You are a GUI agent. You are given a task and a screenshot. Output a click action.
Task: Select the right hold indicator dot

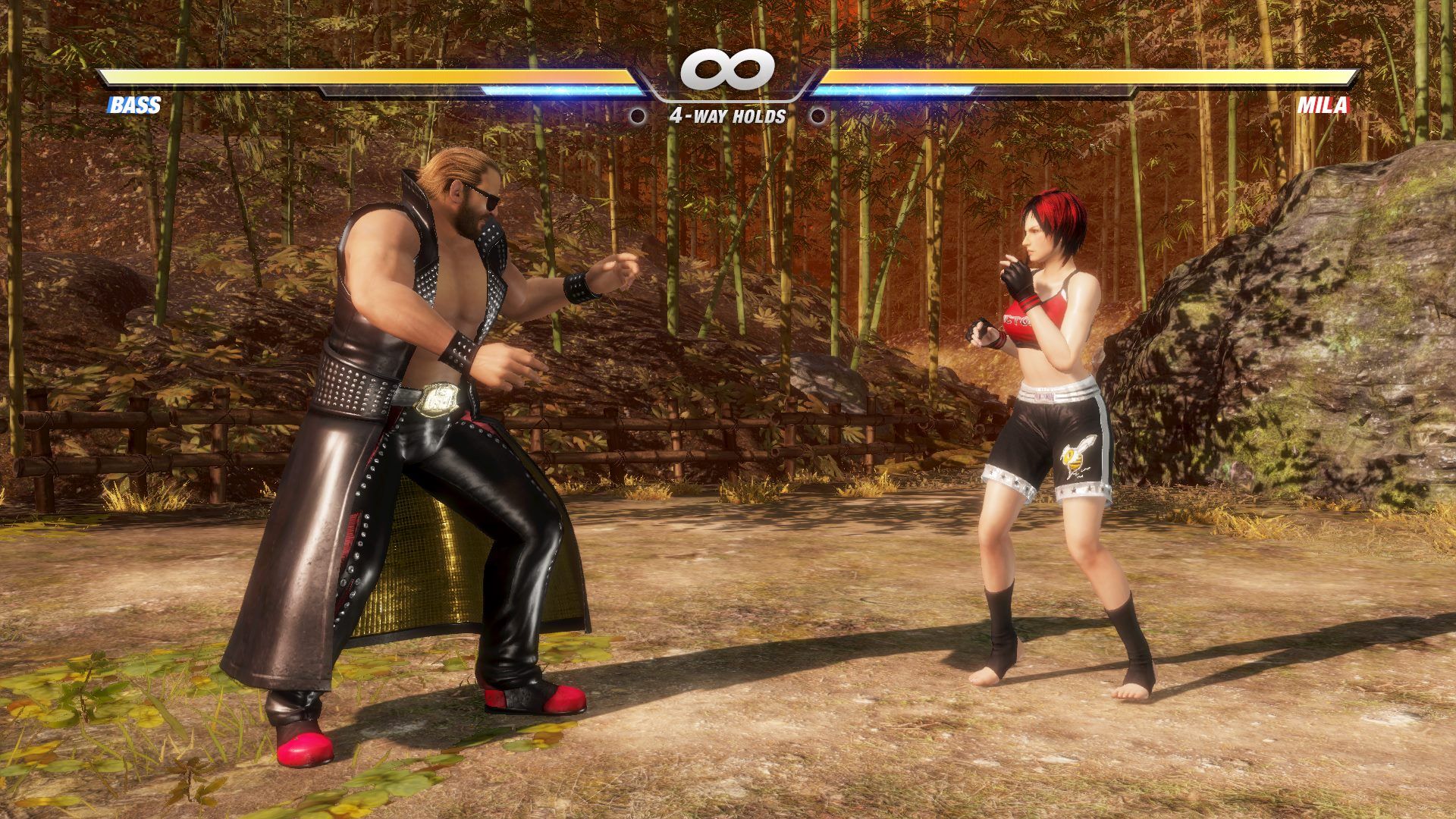(x=818, y=115)
